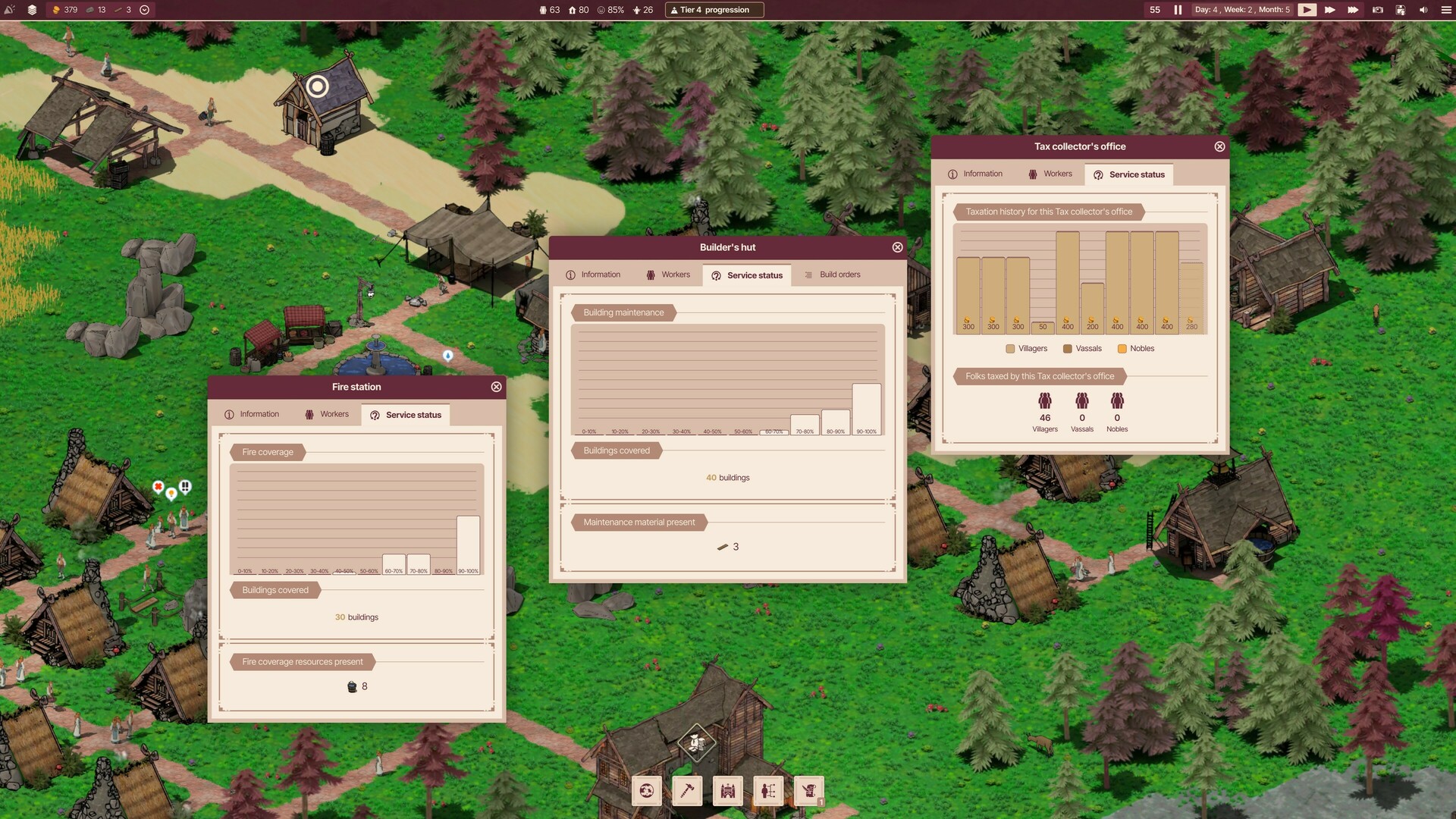
Task: Take an in-game screenshot
Action: pyautogui.click(x=1376, y=10)
